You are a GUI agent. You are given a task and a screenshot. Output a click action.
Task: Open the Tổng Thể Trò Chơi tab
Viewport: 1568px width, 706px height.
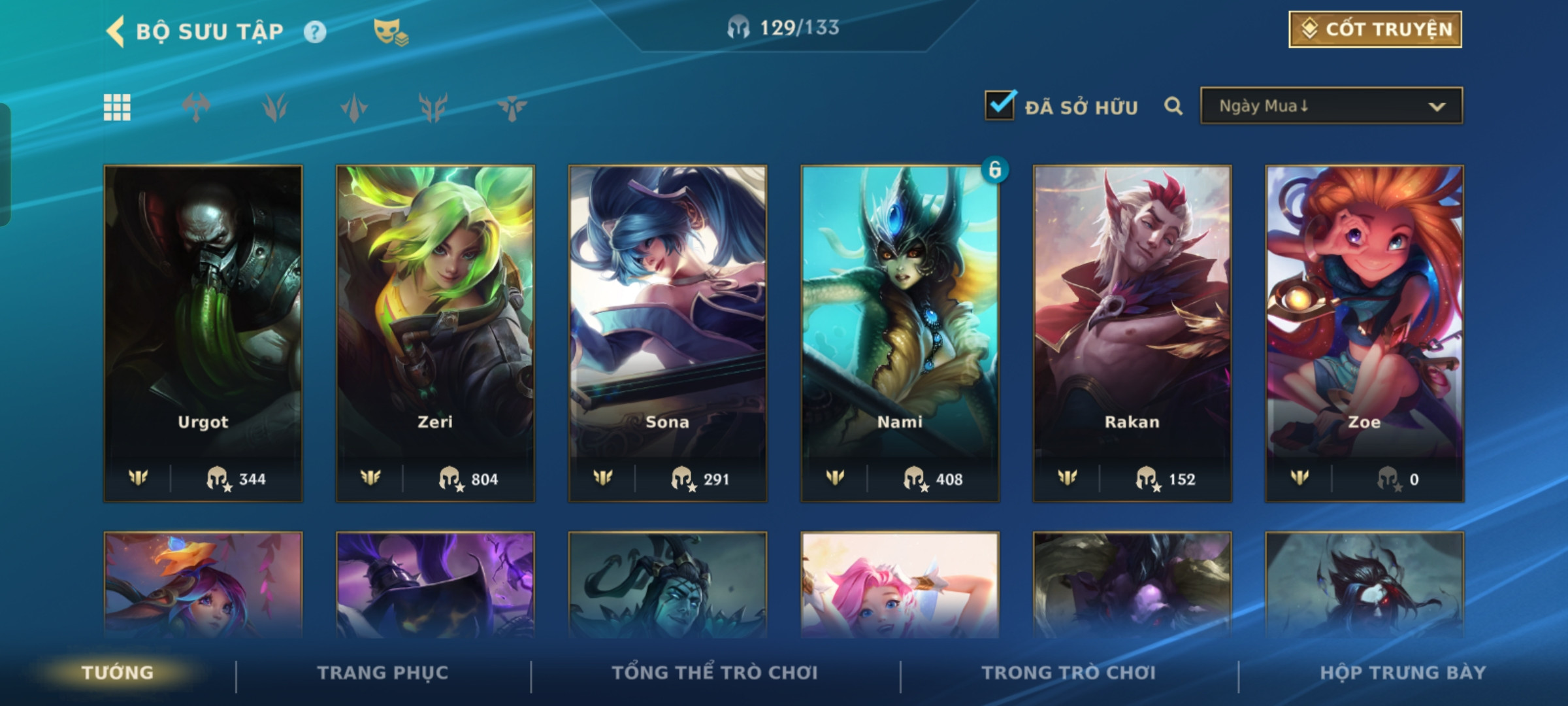click(715, 673)
